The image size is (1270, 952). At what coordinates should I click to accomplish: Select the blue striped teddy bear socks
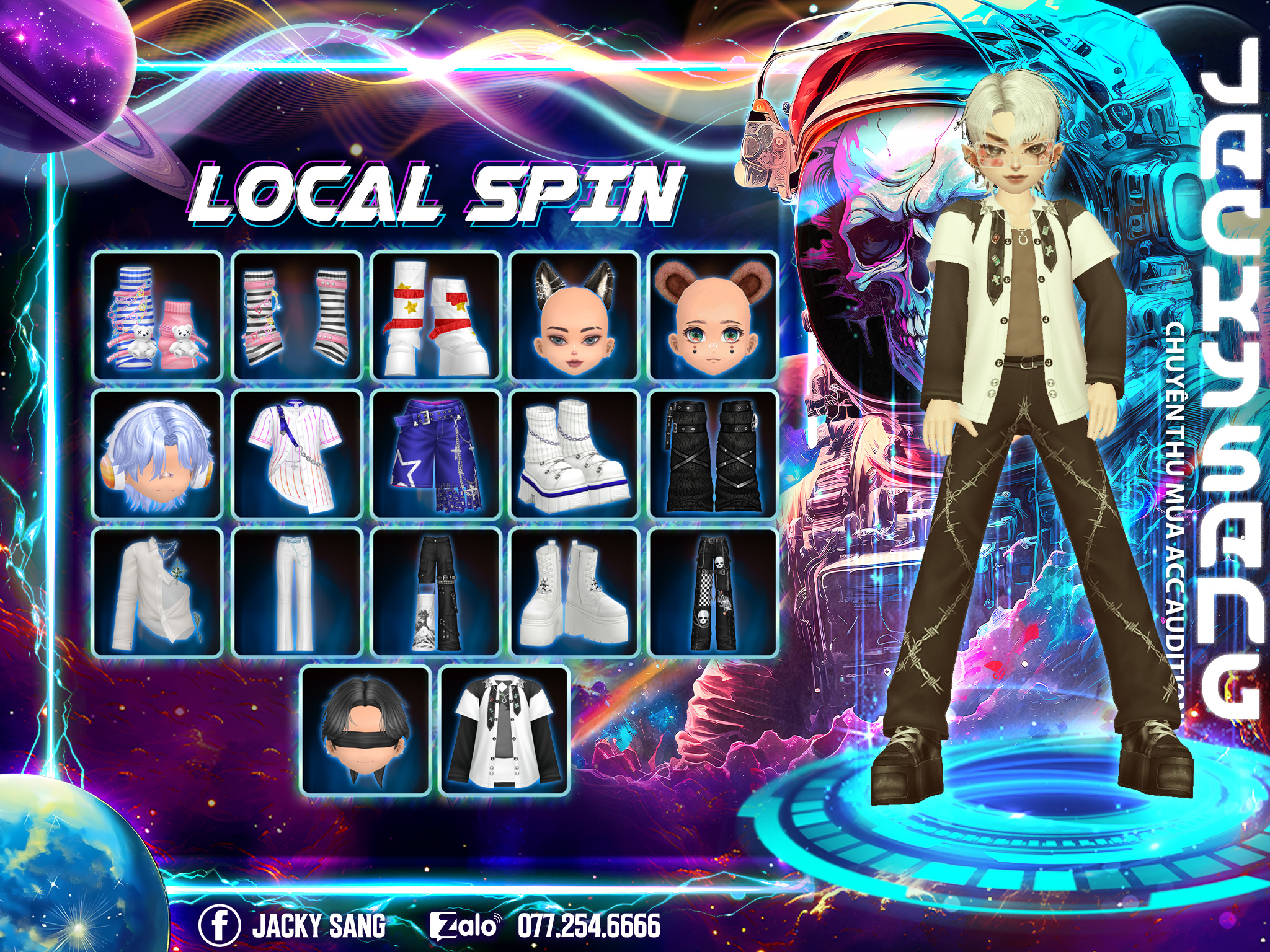tap(158, 316)
